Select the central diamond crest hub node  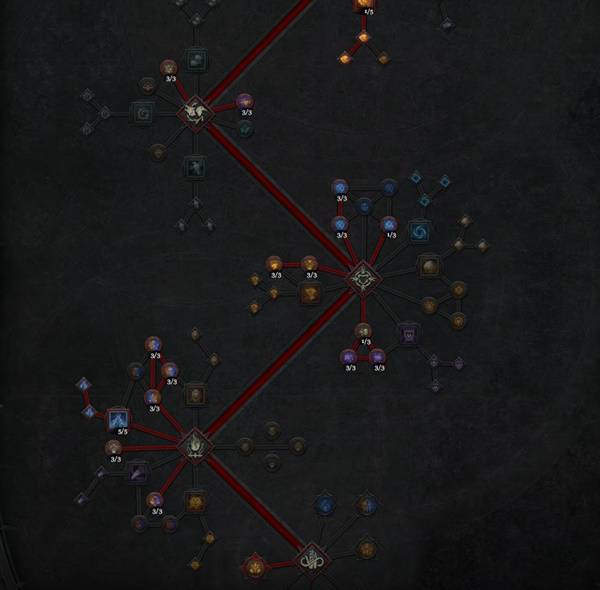pos(360,277)
